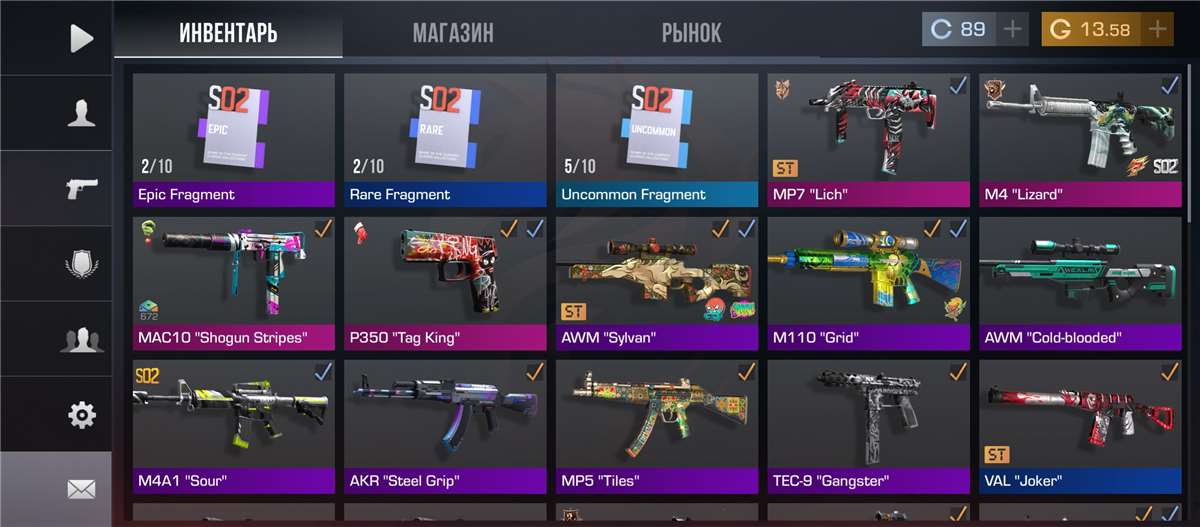Tap the play arrow sidebar button

click(81, 38)
